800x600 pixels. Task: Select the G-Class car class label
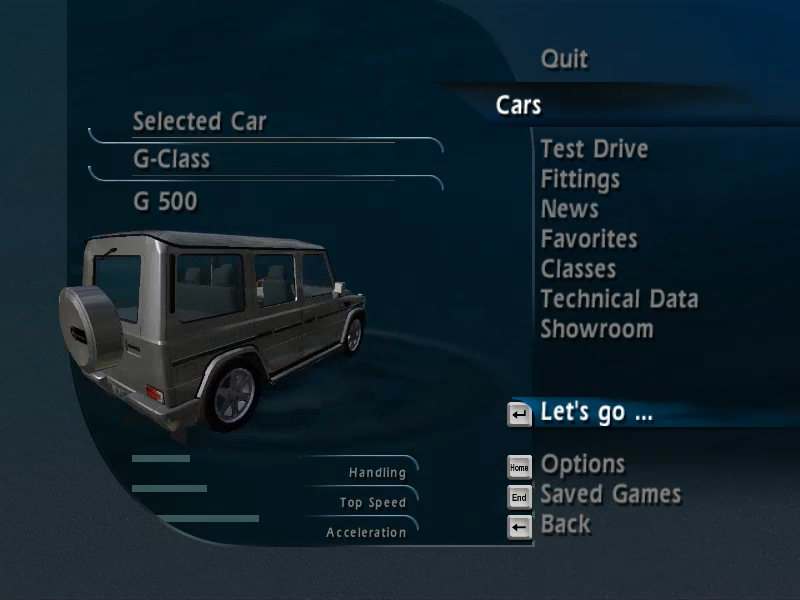point(171,159)
